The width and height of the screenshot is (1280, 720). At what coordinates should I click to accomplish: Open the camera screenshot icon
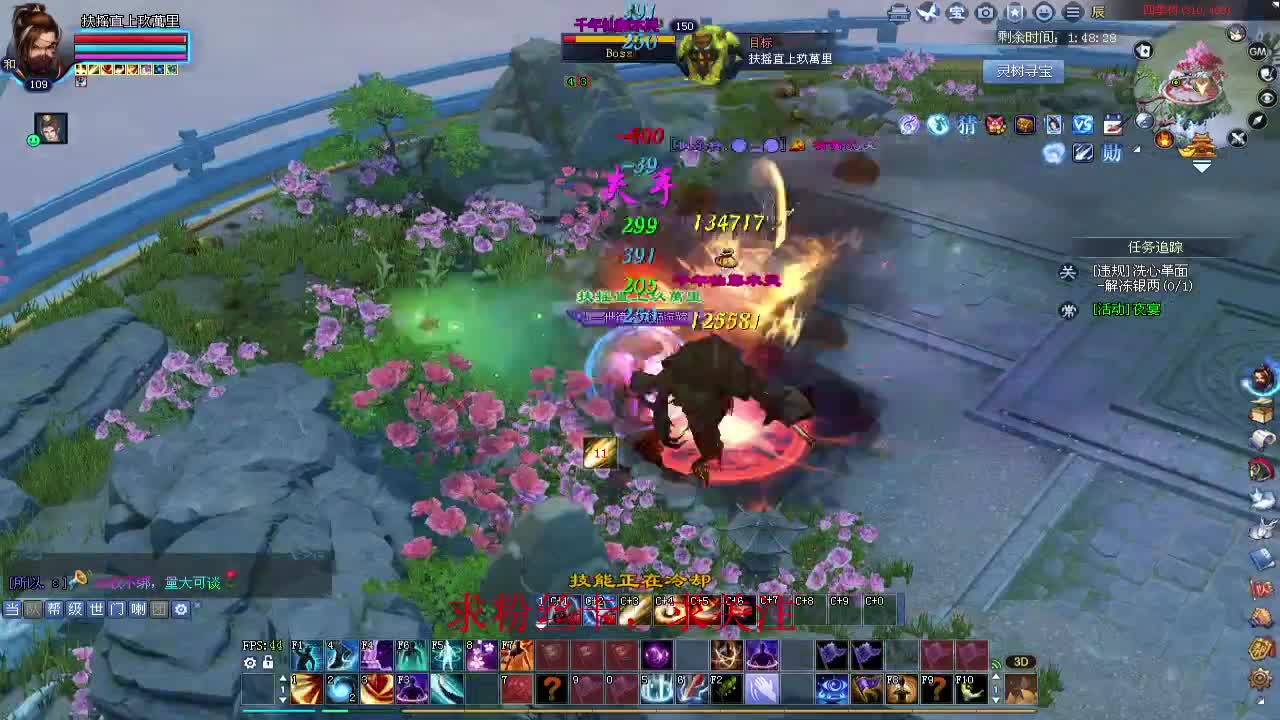pos(986,12)
